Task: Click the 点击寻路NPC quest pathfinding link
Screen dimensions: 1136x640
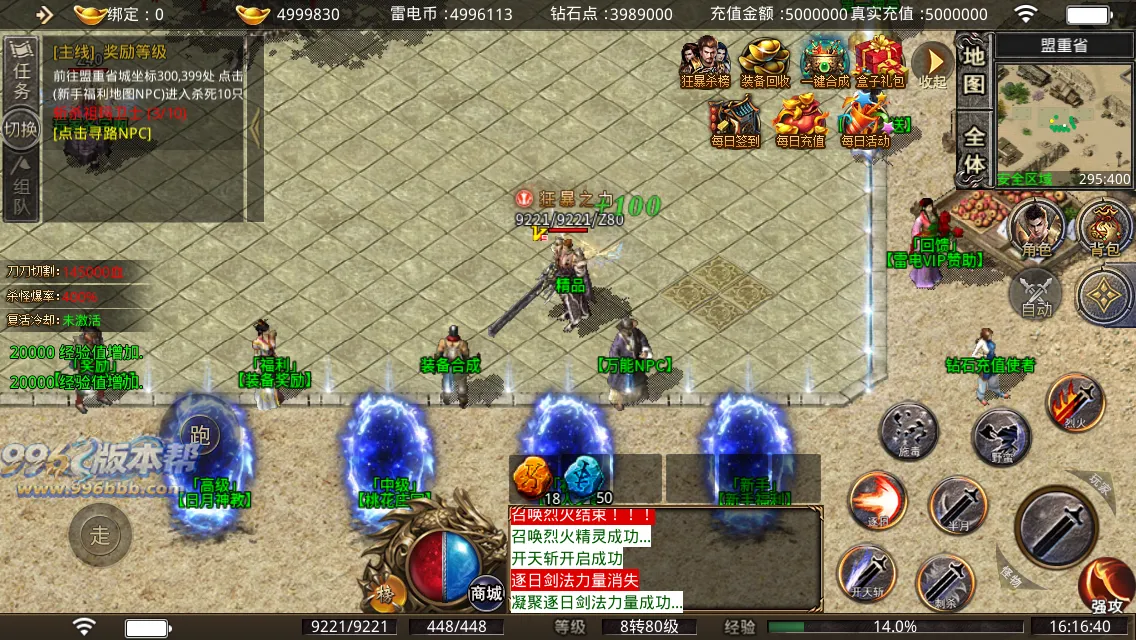Action: [102, 134]
